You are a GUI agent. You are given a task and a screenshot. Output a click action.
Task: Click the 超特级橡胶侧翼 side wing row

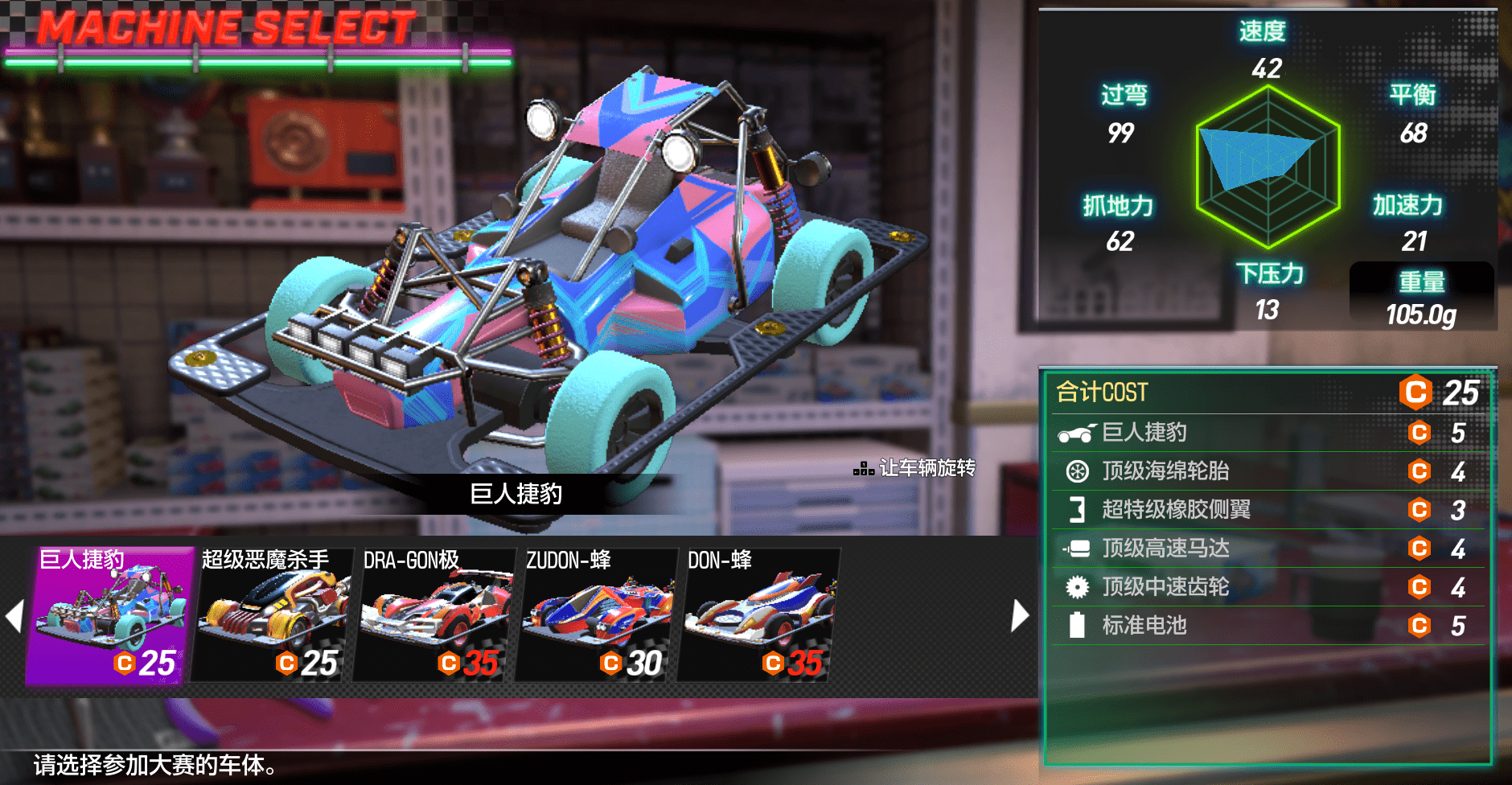pos(1268,510)
